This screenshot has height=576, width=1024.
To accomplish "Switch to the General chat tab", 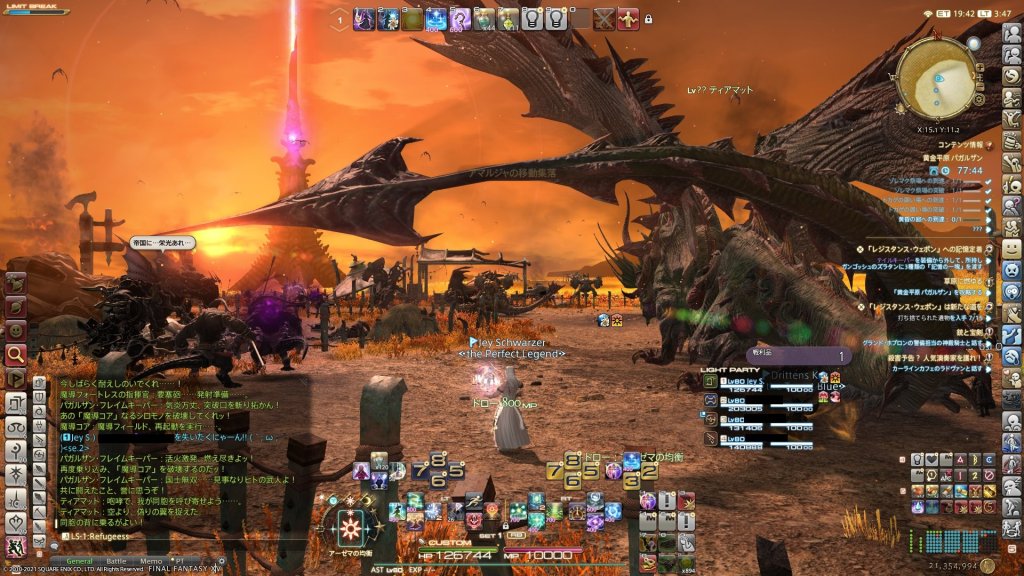I will click(79, 561).
